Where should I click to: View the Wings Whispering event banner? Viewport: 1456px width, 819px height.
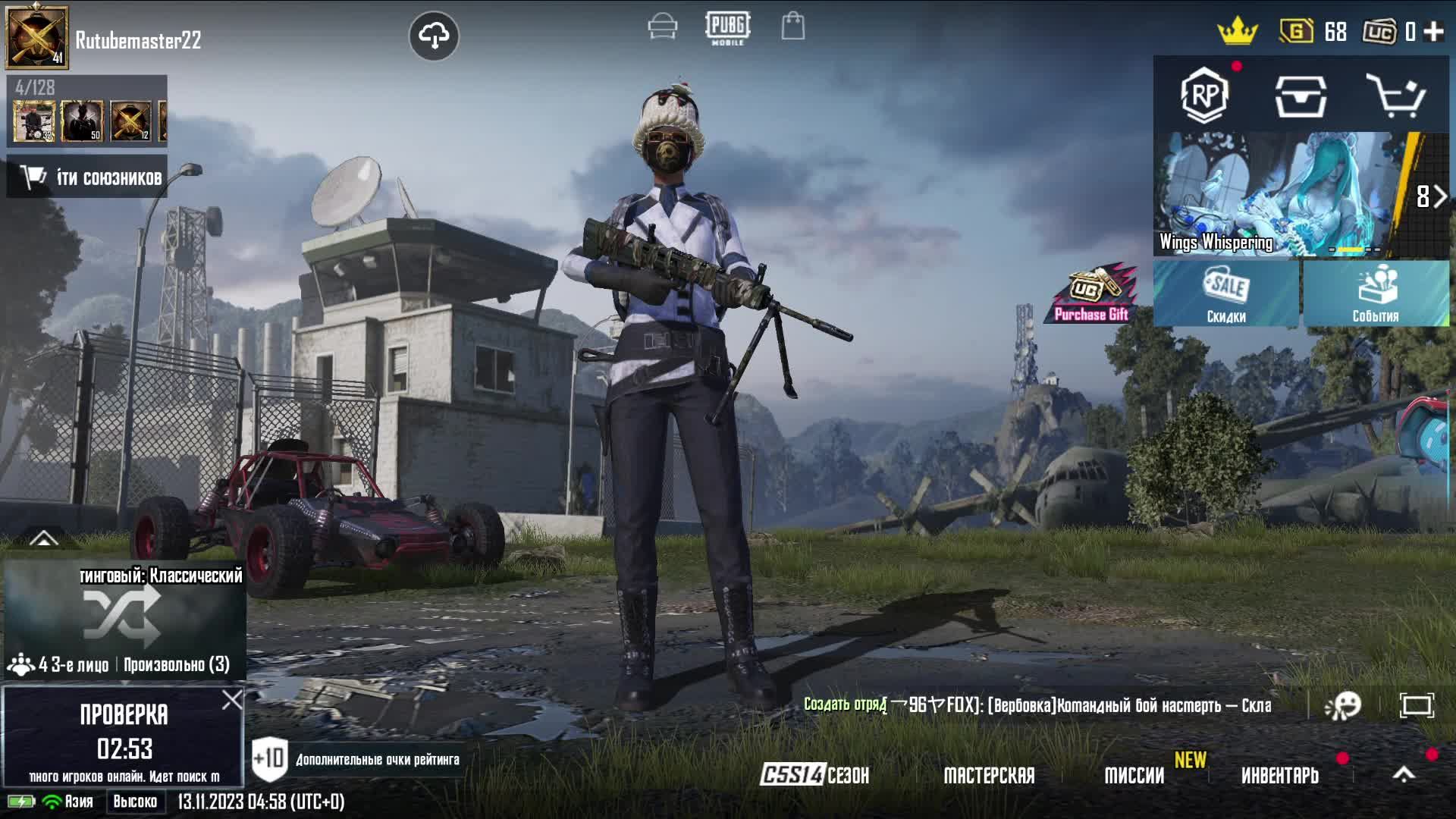pos(1282,194)
